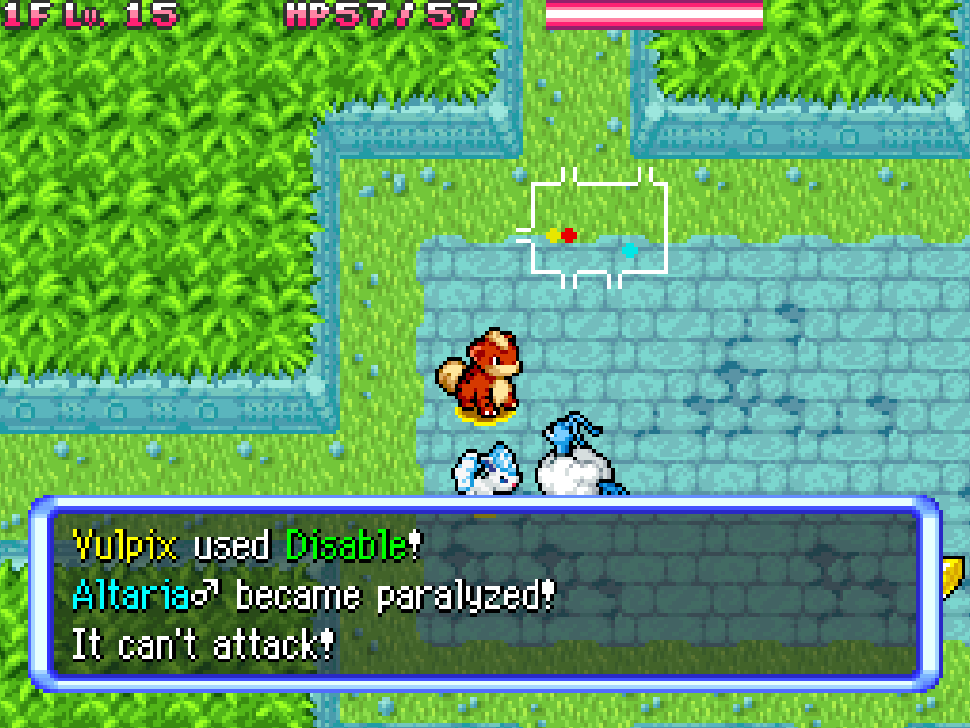The image size is (970, 728).
Task: Click the dungeon minimap room outline
Action: (x=598, y=228)
